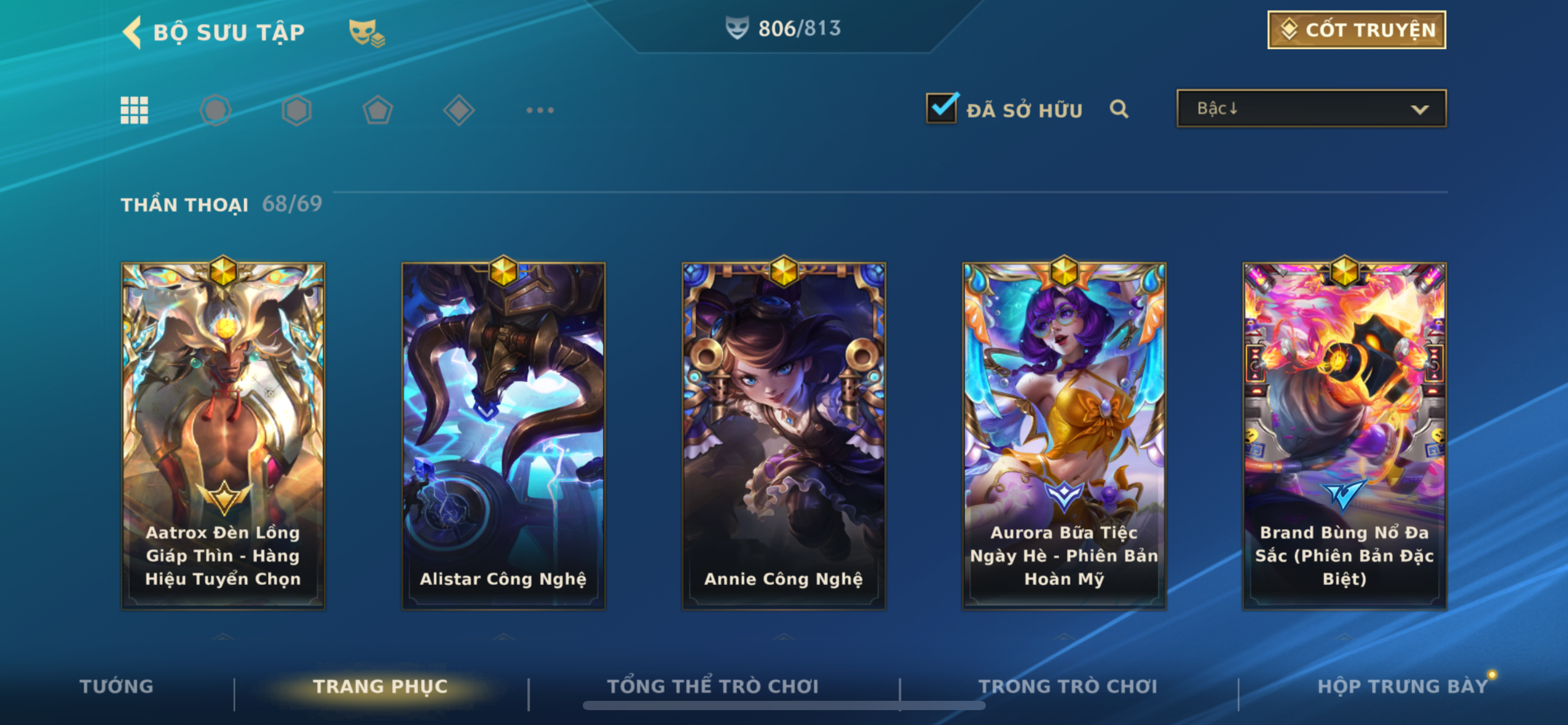Show more filters via three dots
Screen dimensions: 1568x725
(x=539, y=110)
